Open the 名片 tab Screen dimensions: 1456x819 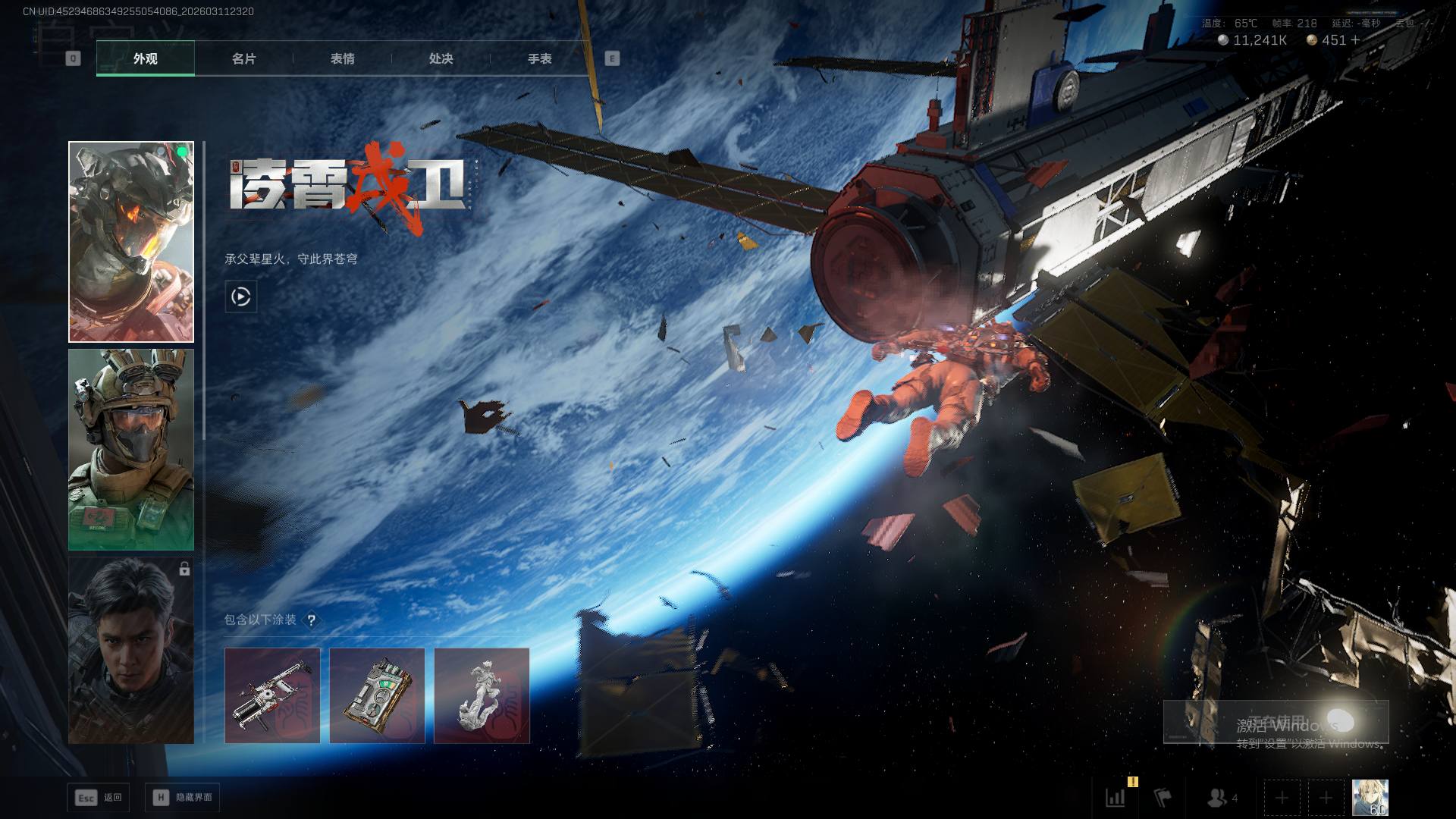tap(243, 58)
